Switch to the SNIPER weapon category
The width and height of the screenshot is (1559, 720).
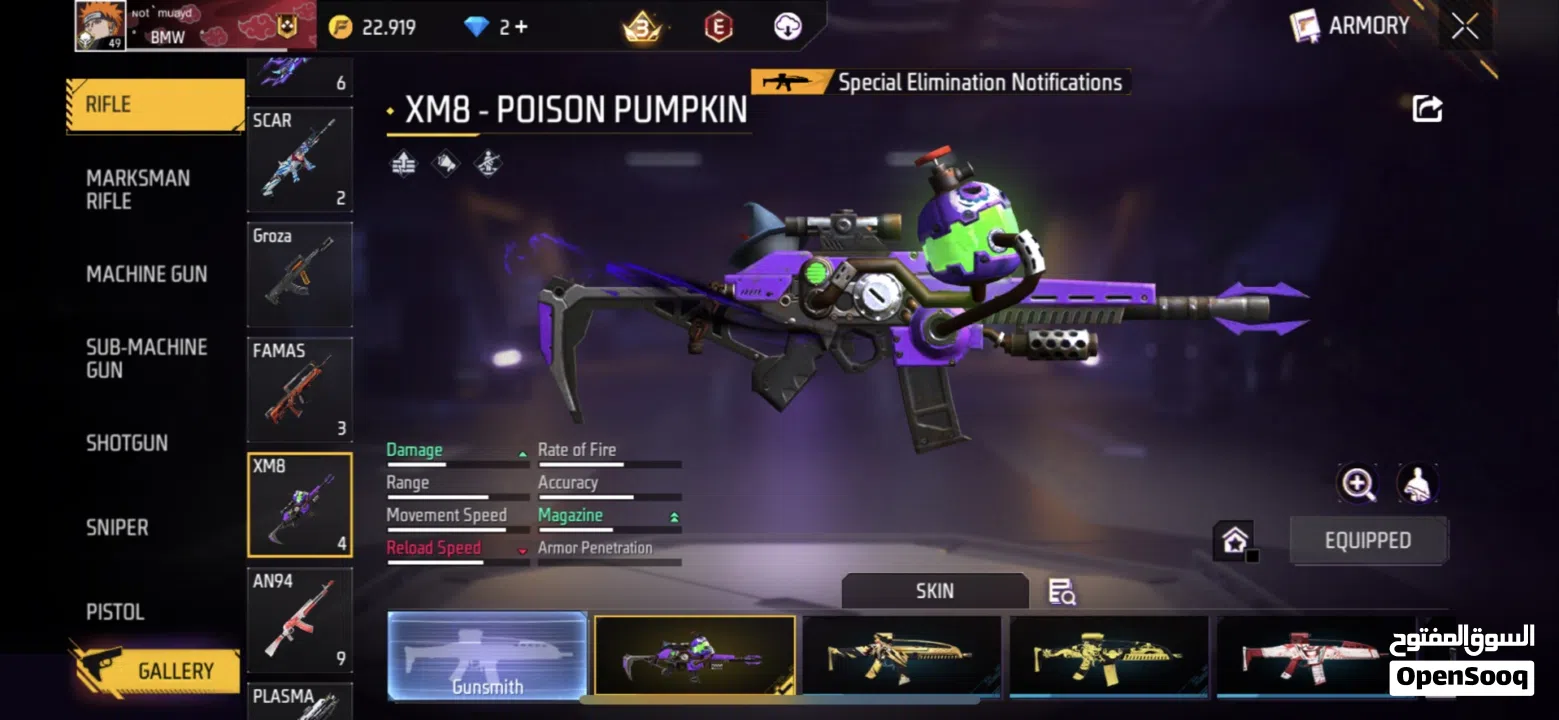pos(117,527)
